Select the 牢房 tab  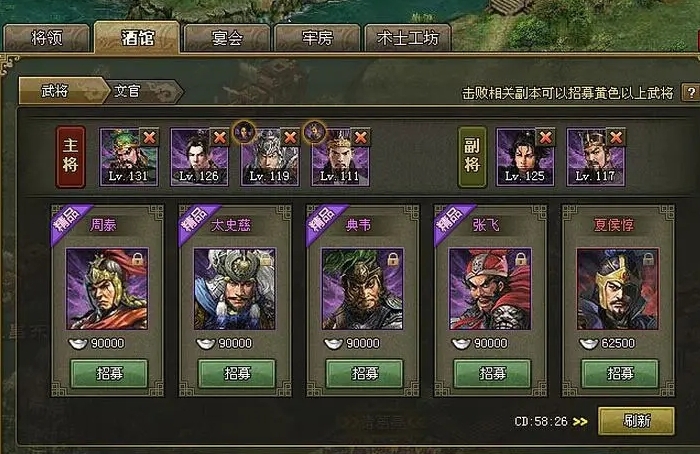(316, 39)
